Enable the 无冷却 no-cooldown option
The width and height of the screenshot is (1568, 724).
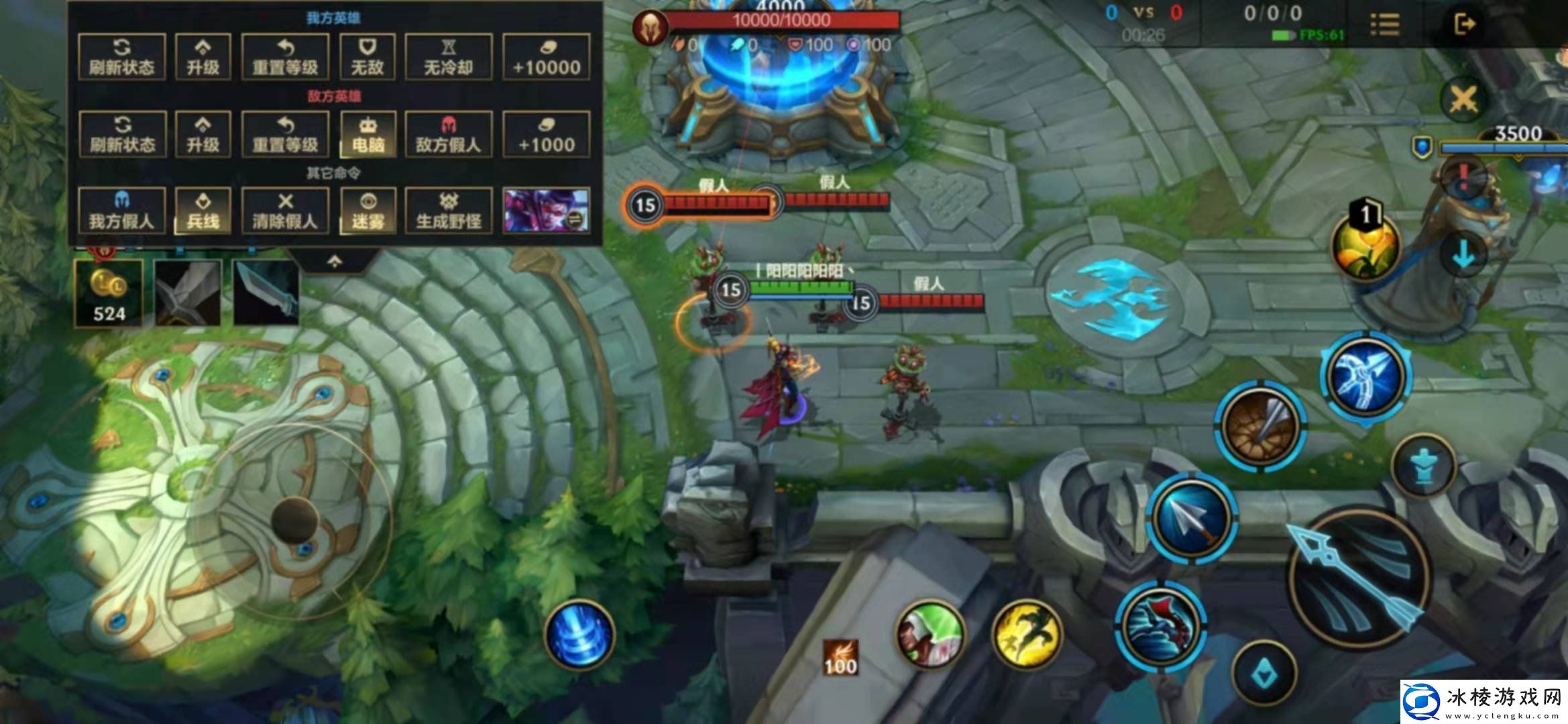point(449,57)
